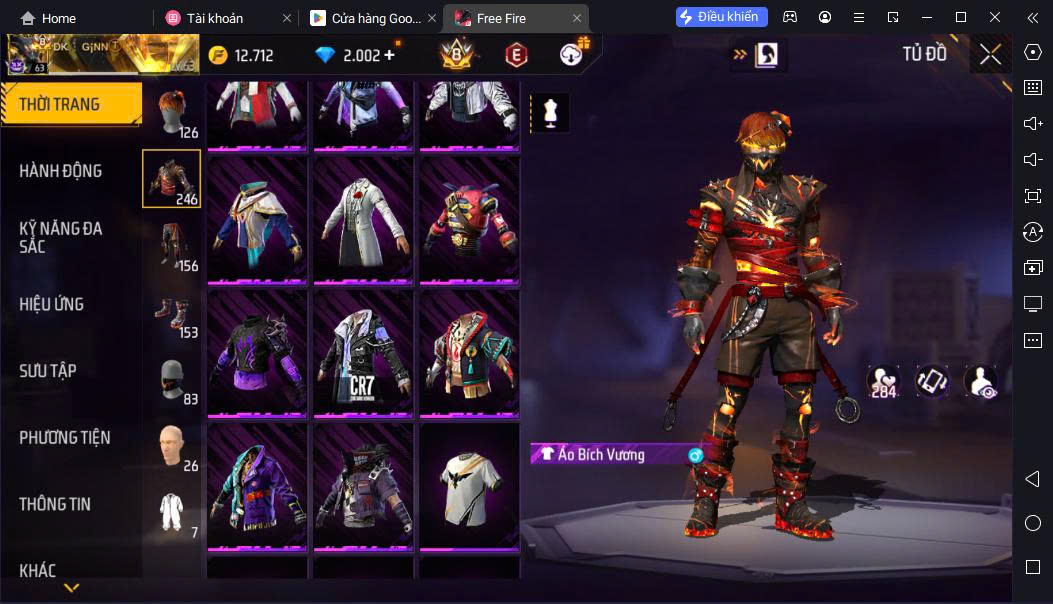Select the THÔNG TIN tab

point(55,504)
